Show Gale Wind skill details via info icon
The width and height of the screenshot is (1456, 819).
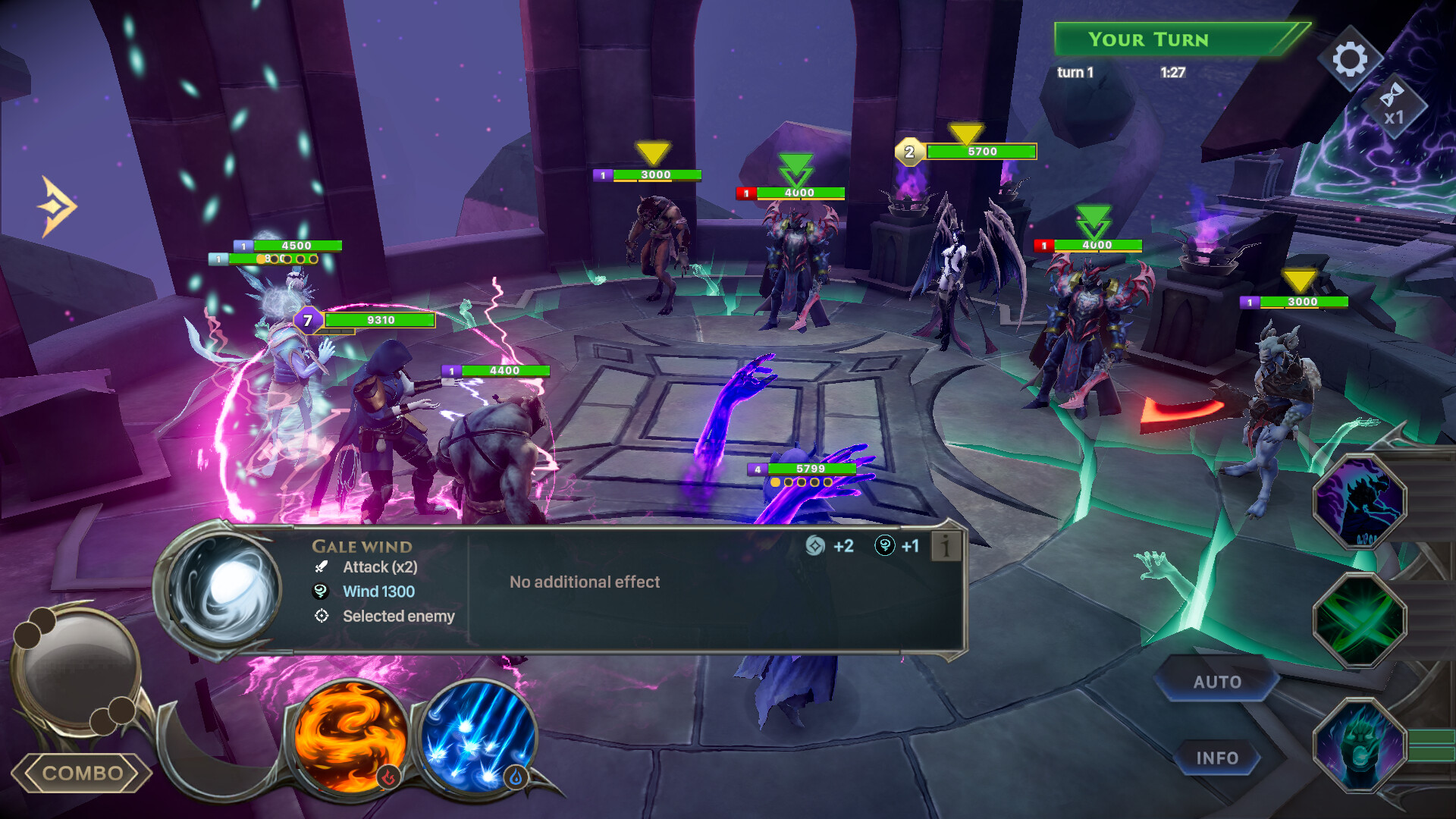pyautogui.click(x=946, y=546)
